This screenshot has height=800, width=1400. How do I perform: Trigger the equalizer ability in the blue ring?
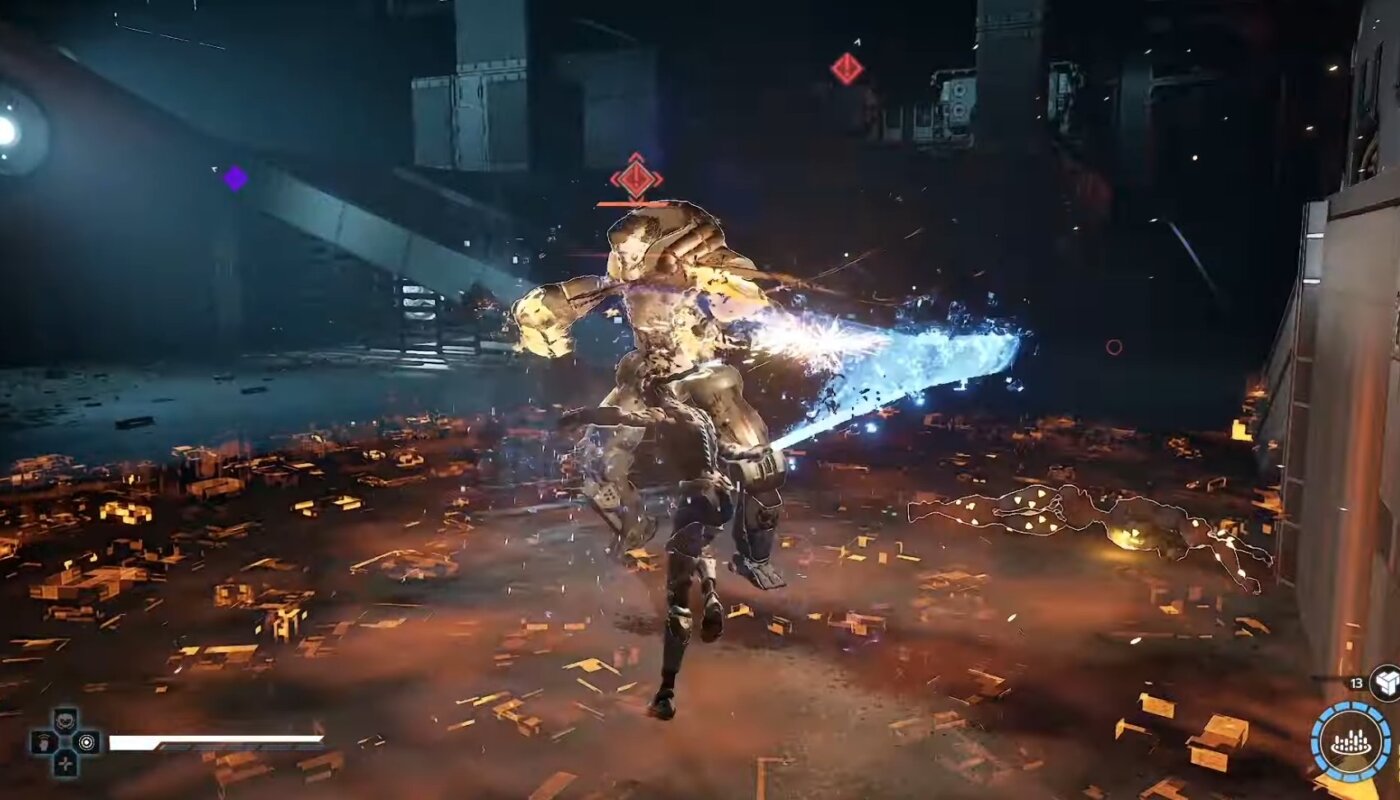1350,743
